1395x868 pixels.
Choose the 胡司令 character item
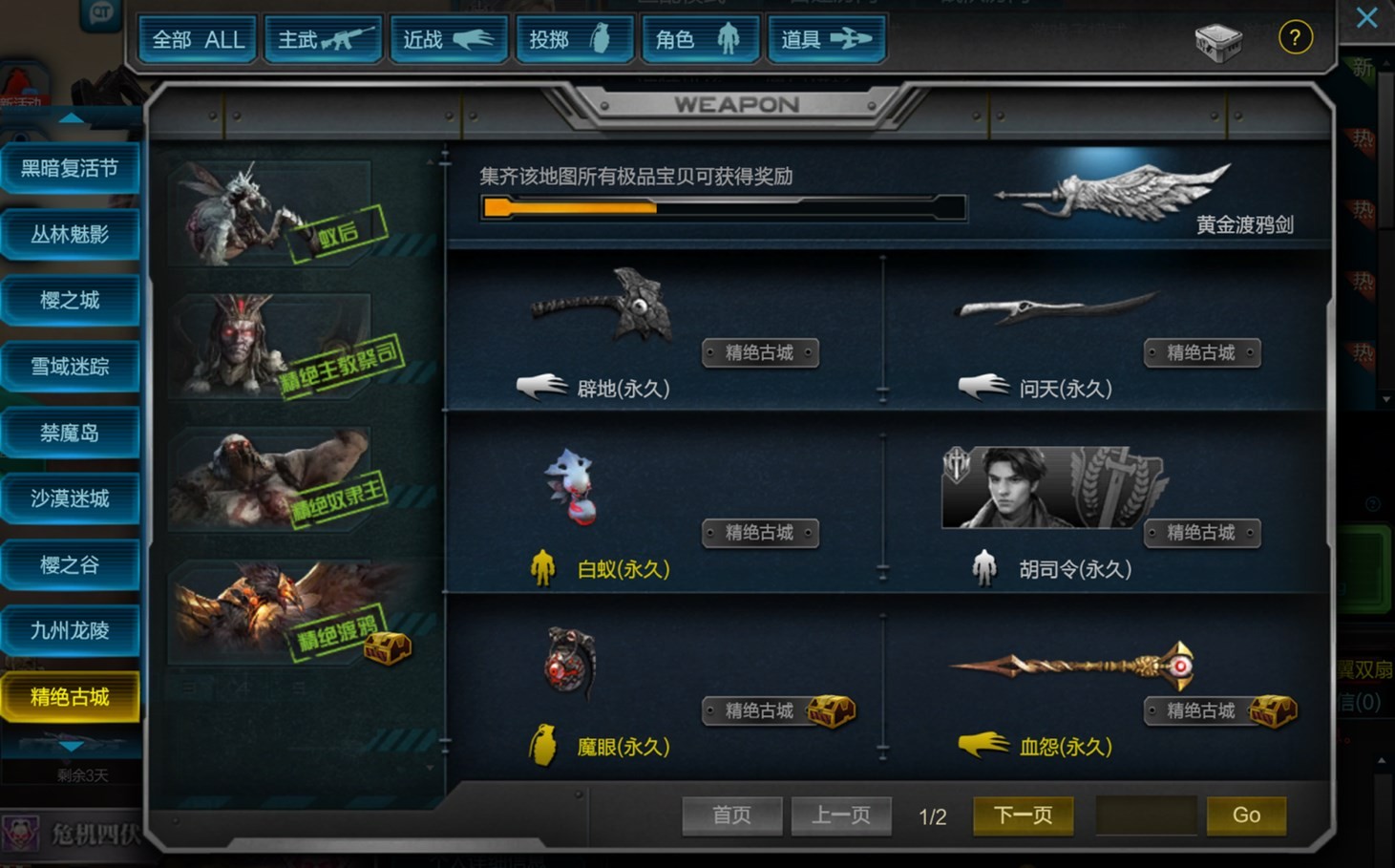pyautogui.click(x=1050, y=489)
